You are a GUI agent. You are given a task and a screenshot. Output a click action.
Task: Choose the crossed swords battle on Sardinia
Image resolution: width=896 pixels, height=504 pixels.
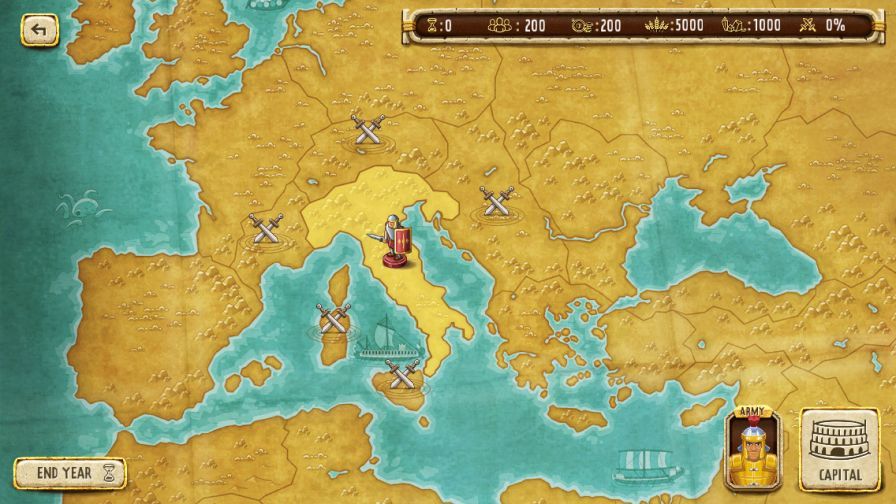coord(333,320)
